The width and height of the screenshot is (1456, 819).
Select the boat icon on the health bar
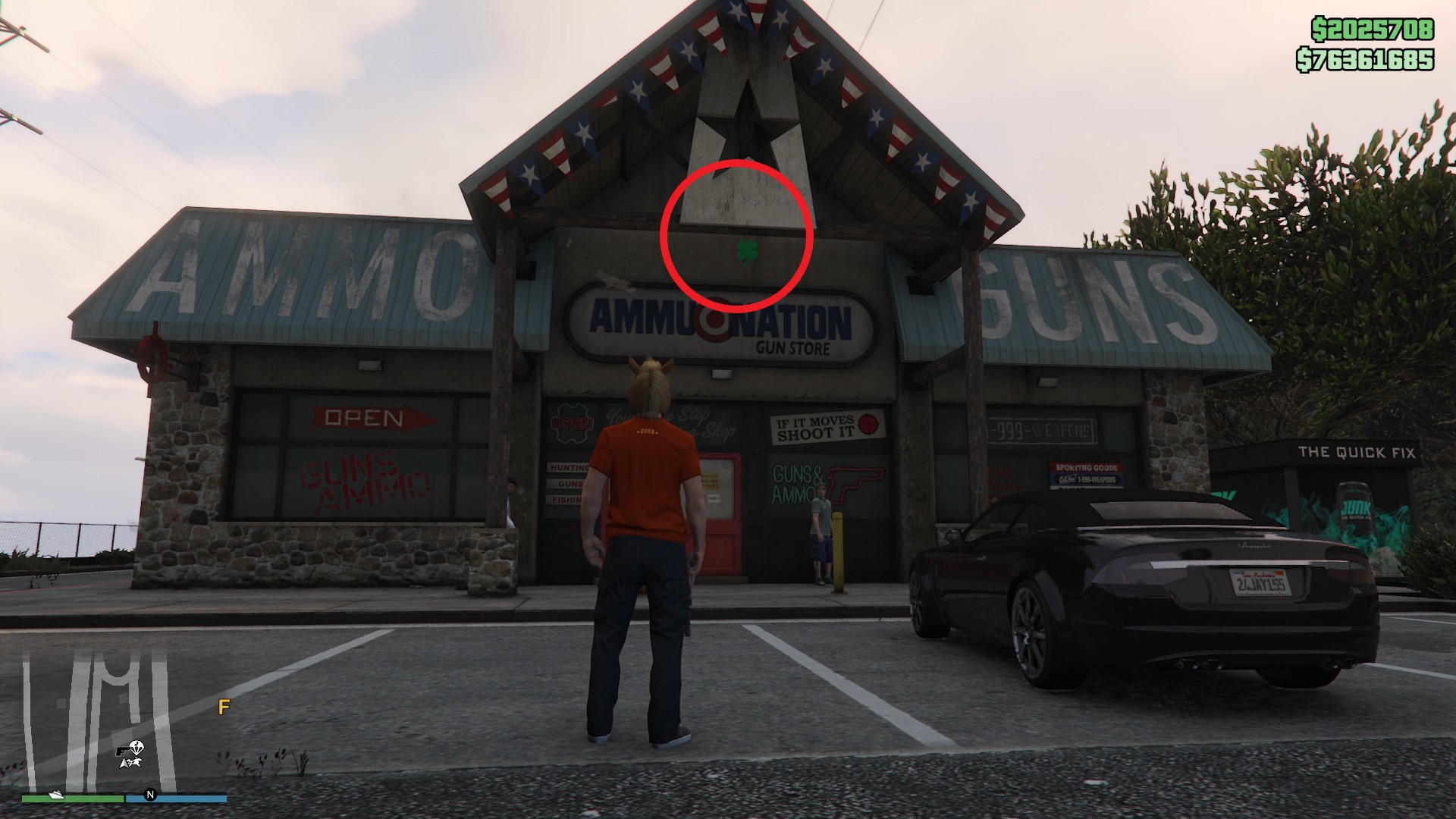click(55, 794)
